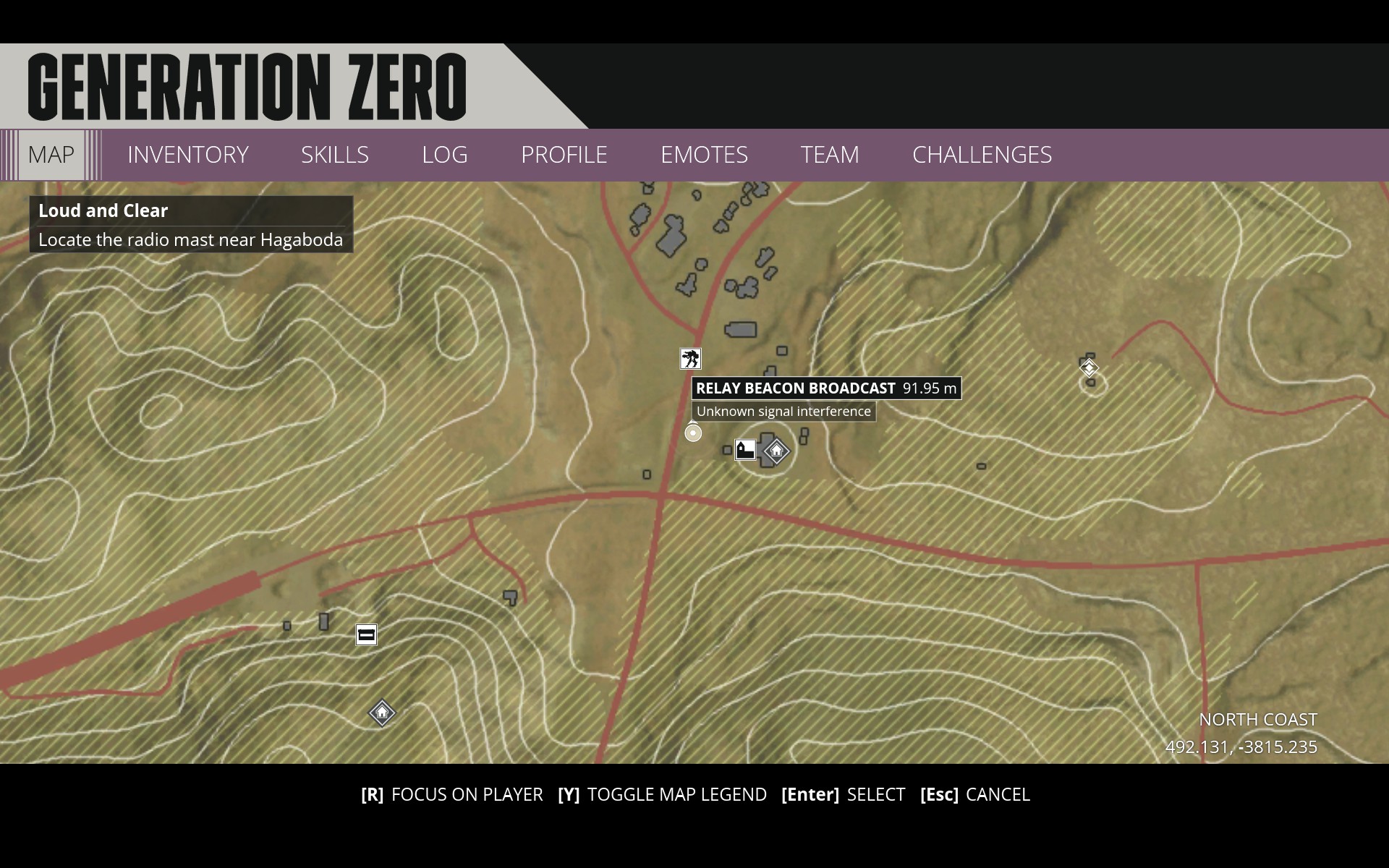Screen dimensions: 1389x868
Task: Click the NORTH COAST region label
Action: click(1257, 720)
